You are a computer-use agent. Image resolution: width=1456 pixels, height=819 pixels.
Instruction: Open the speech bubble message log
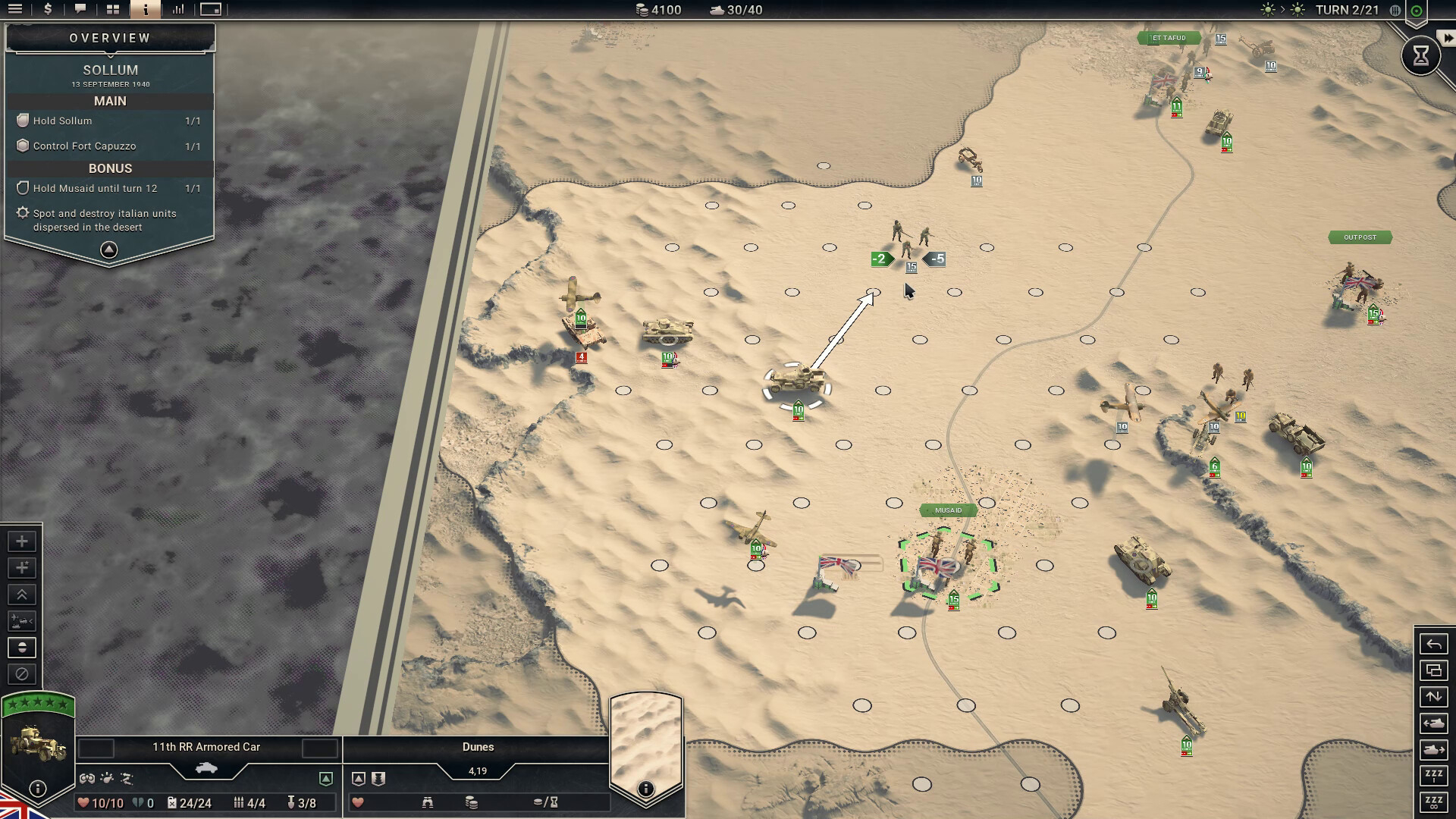pos(80,10)
